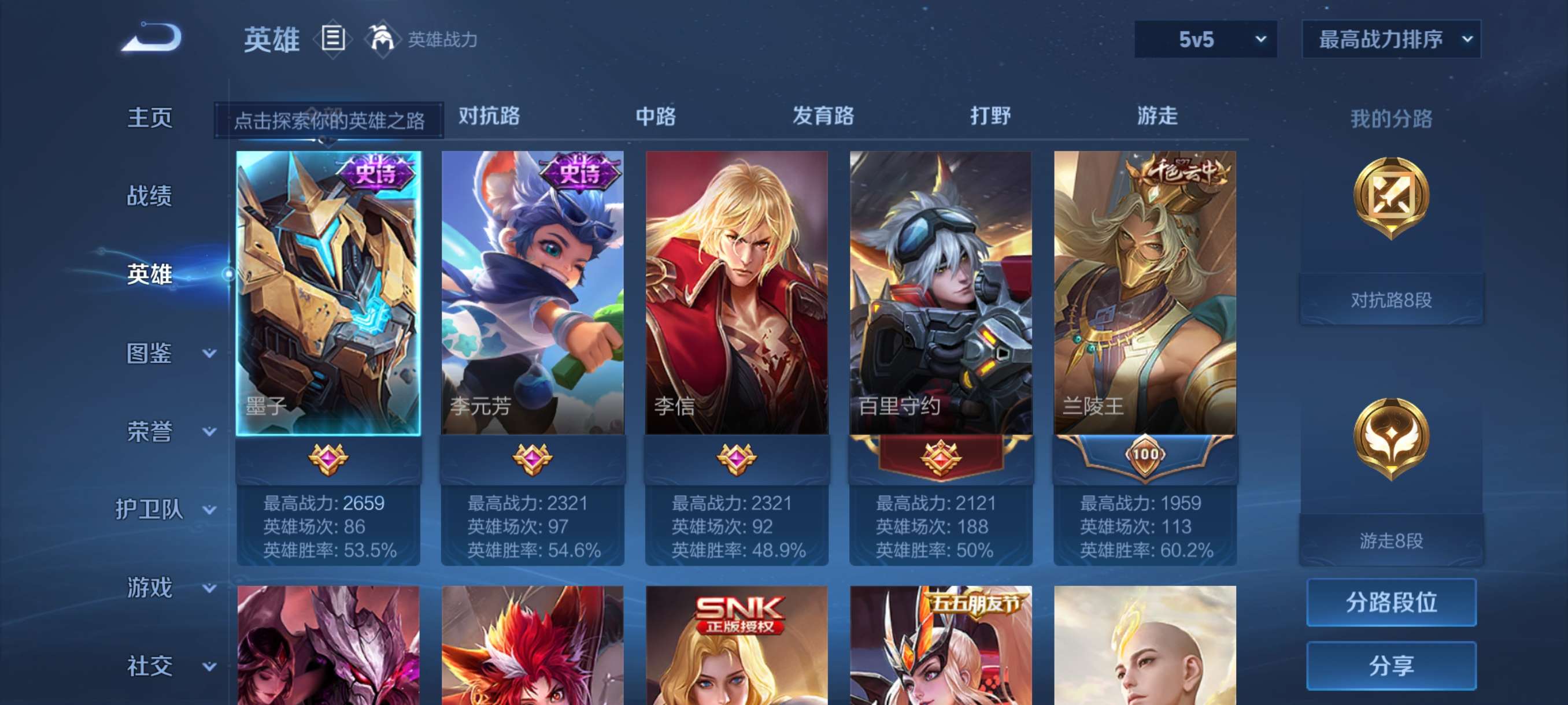Viewport: 1568px width, 705px height.
Task: Open the hero list icon beside the 英雄 title
Action: pos(332,39)
